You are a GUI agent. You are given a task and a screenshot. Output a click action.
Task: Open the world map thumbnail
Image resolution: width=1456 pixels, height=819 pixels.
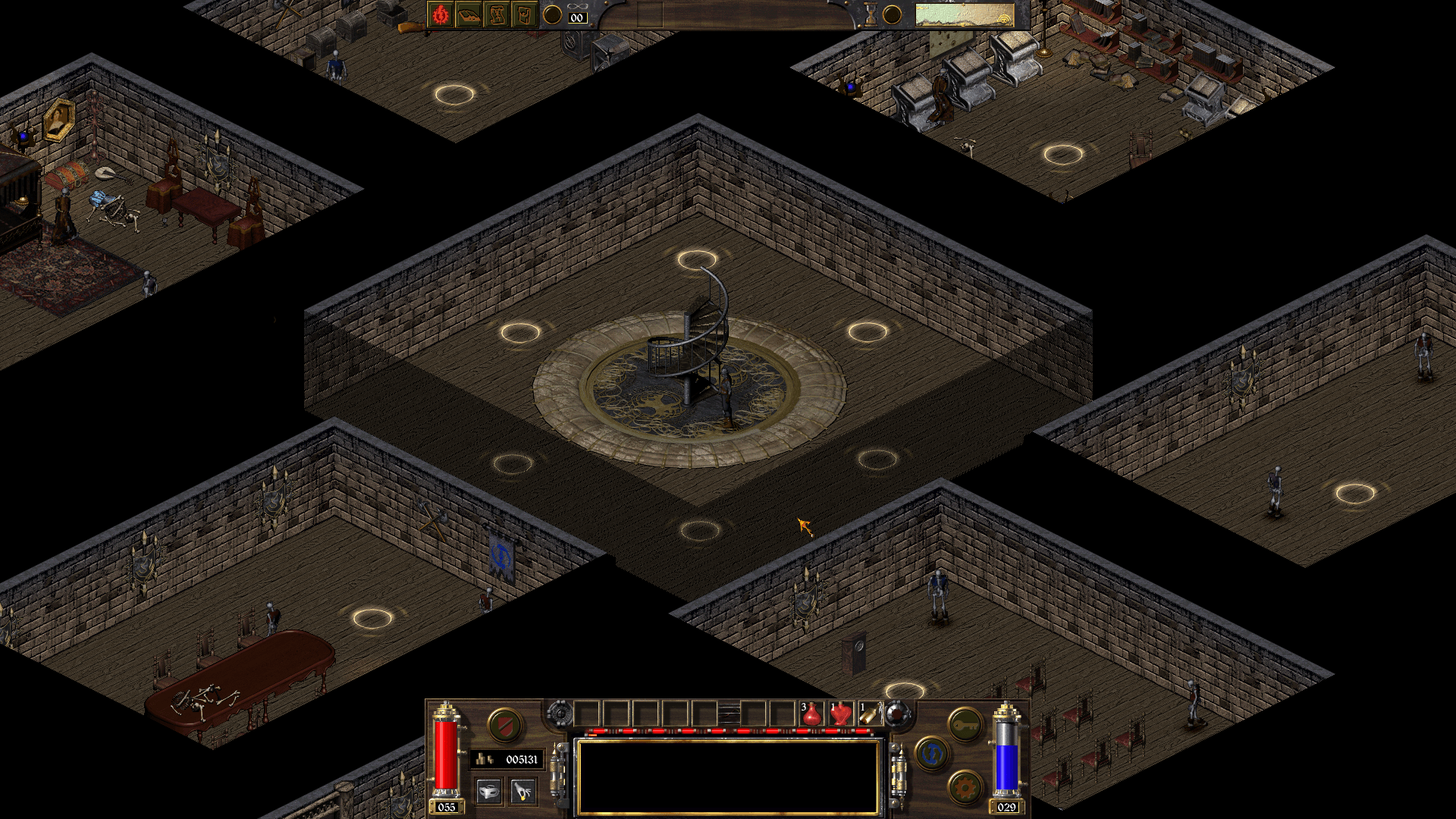pyautogui.click(x=964, y=14)
